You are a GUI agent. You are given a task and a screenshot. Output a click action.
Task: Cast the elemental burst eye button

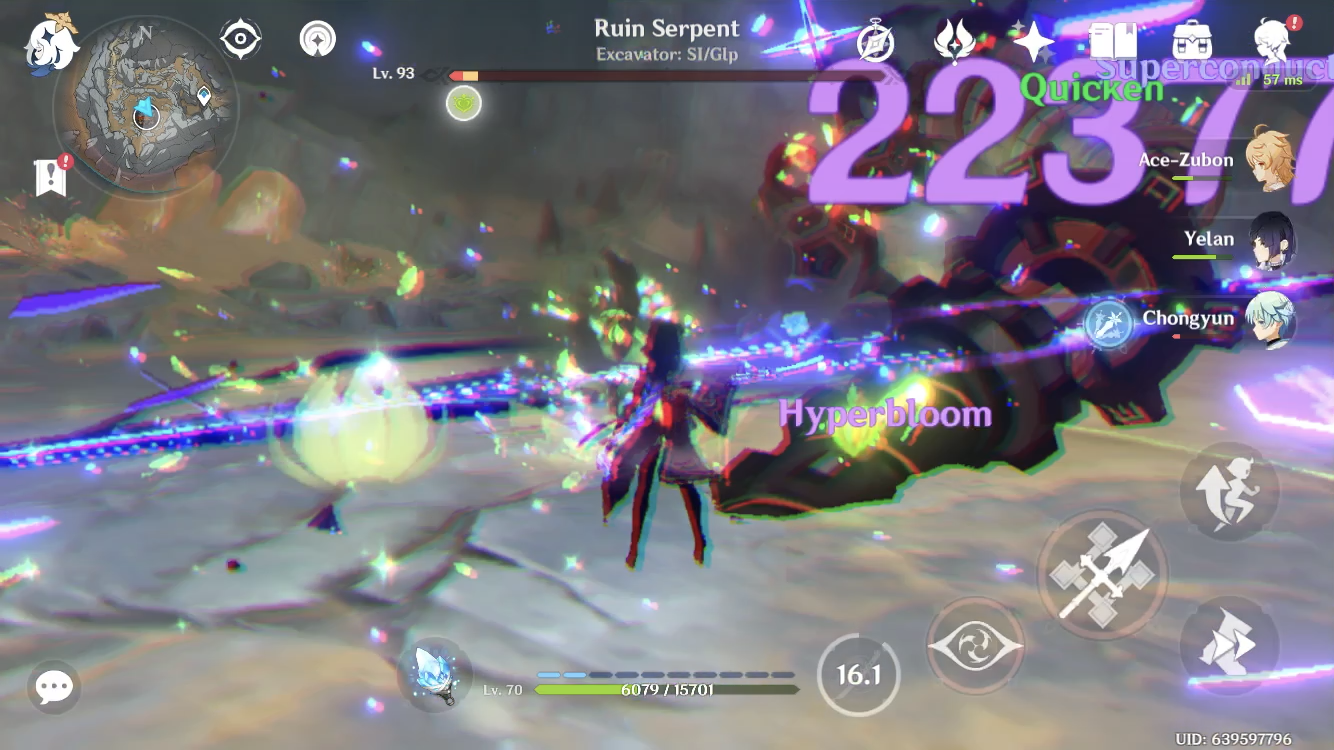(975, 645)
